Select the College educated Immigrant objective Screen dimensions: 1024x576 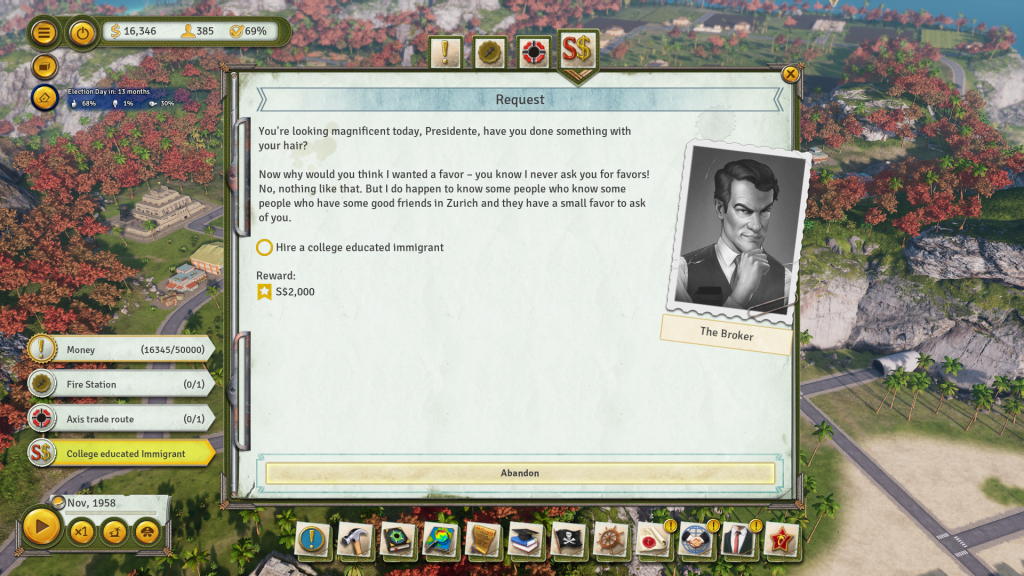coord(120,453)
